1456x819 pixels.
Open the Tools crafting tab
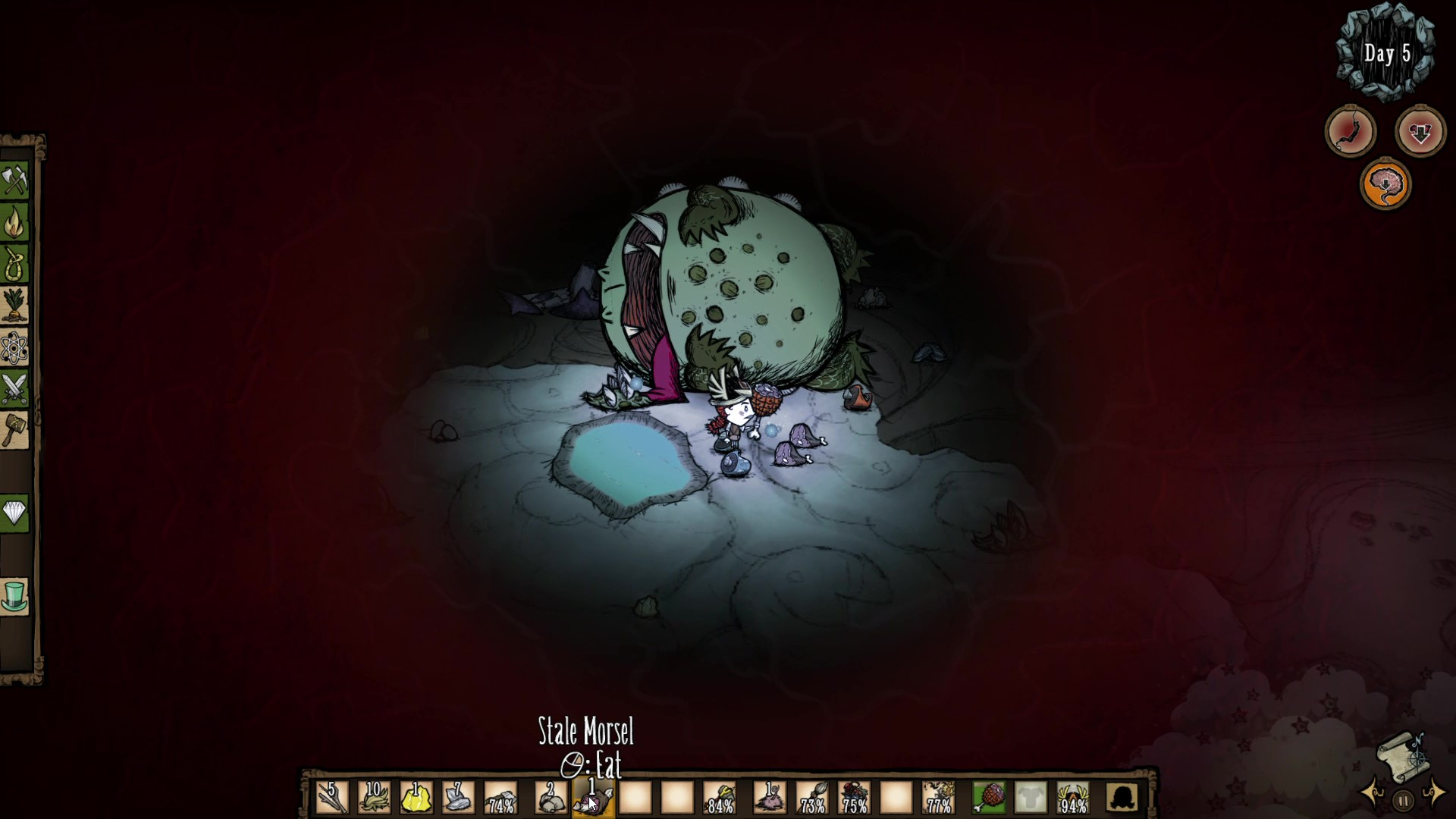[x=14, y=180]
